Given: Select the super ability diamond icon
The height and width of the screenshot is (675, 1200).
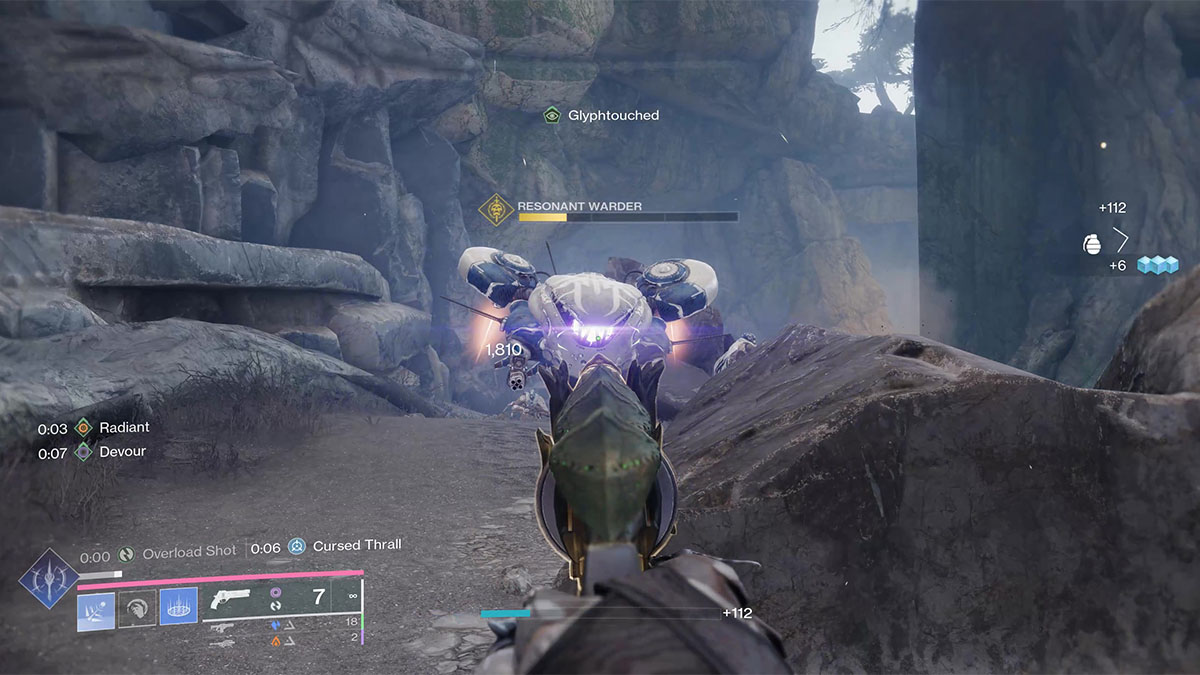Looking at the screenshot, I should click(x=48, y=578).
